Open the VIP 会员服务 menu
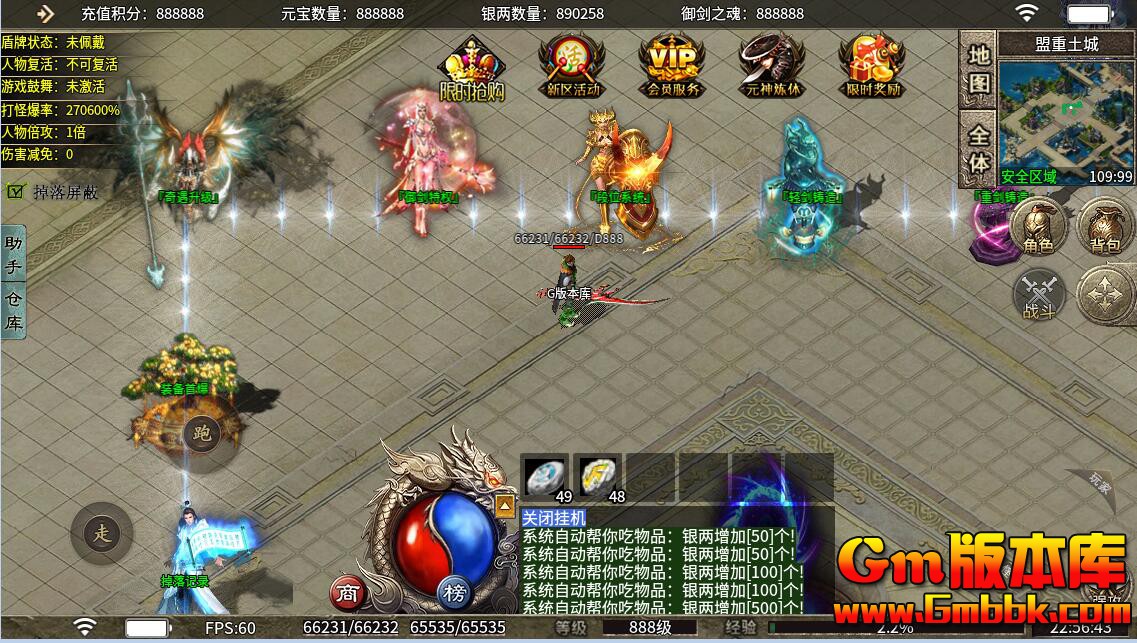 [672, 65]
